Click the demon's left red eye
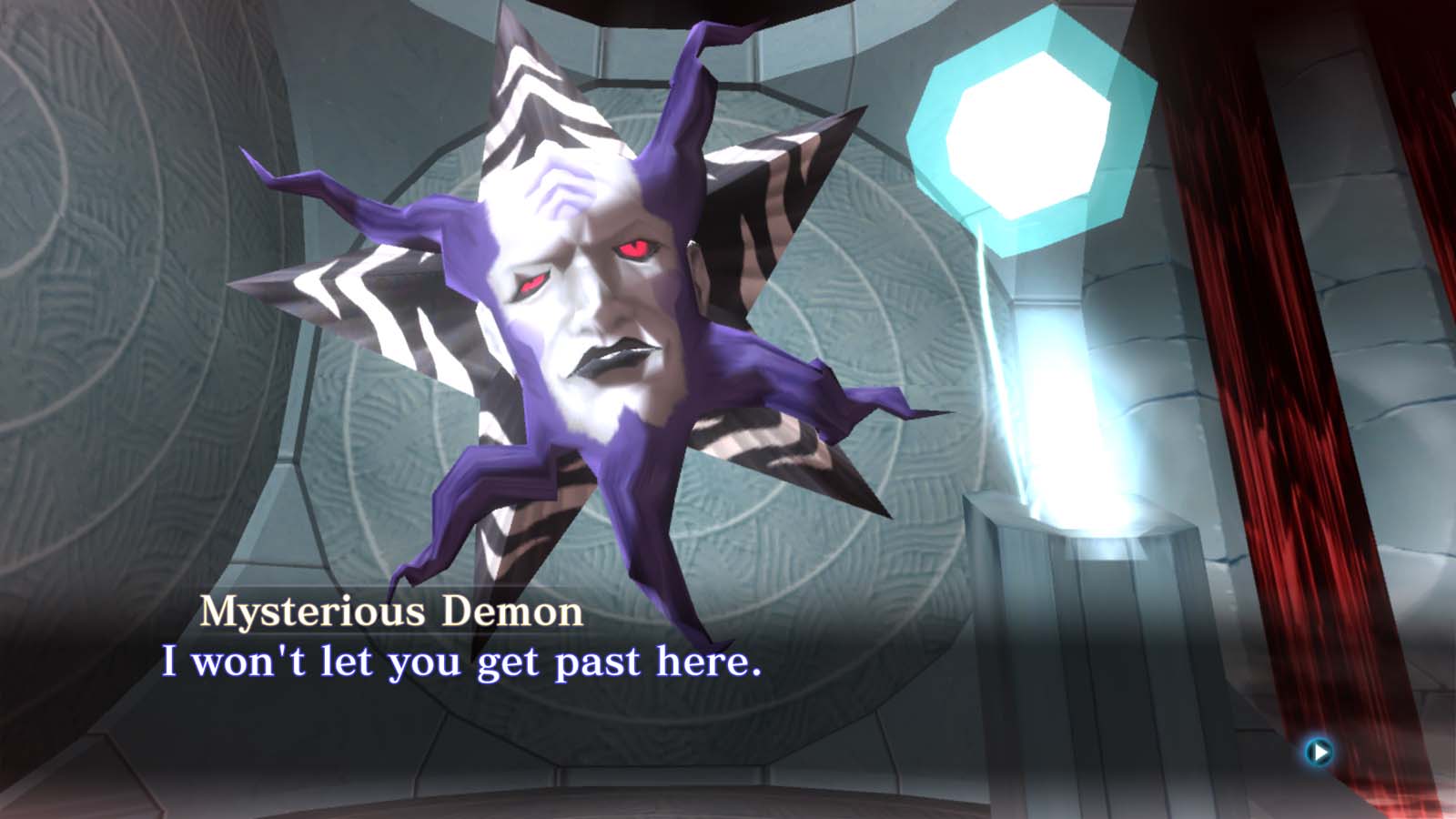1456x819 pixels. [x=634, y=246]
